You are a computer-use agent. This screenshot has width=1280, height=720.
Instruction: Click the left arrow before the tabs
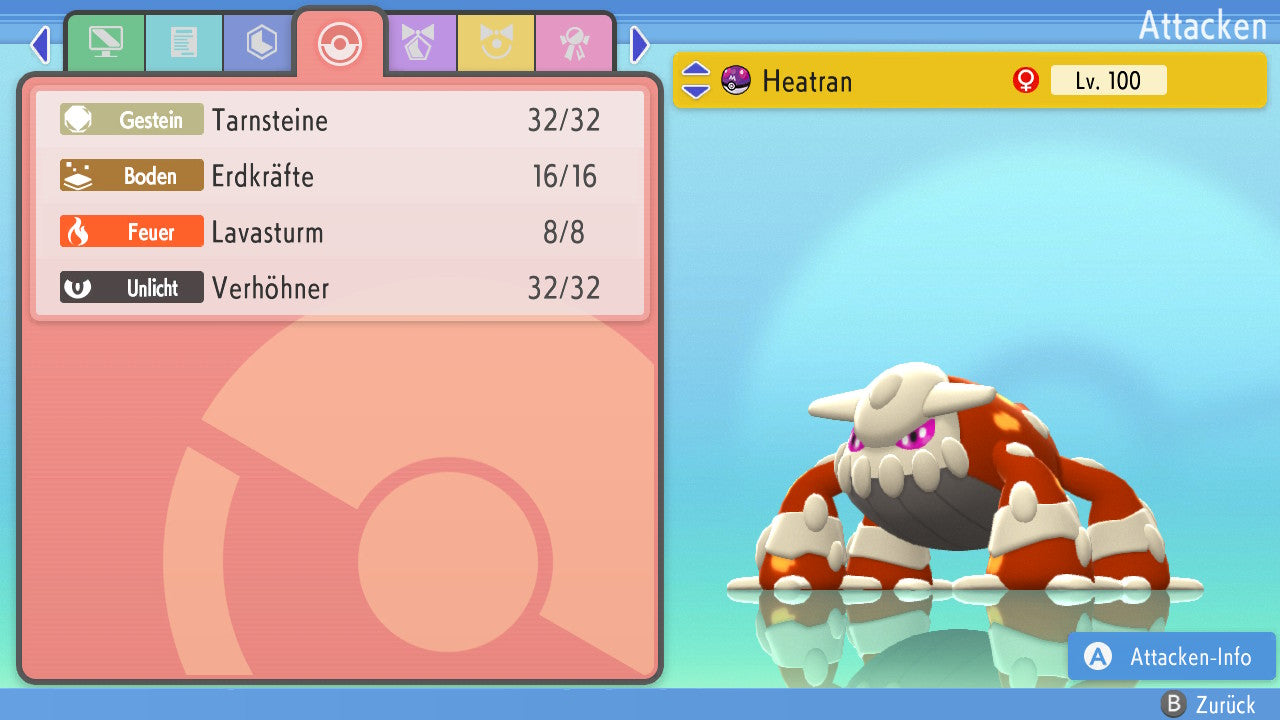point(40,44)
